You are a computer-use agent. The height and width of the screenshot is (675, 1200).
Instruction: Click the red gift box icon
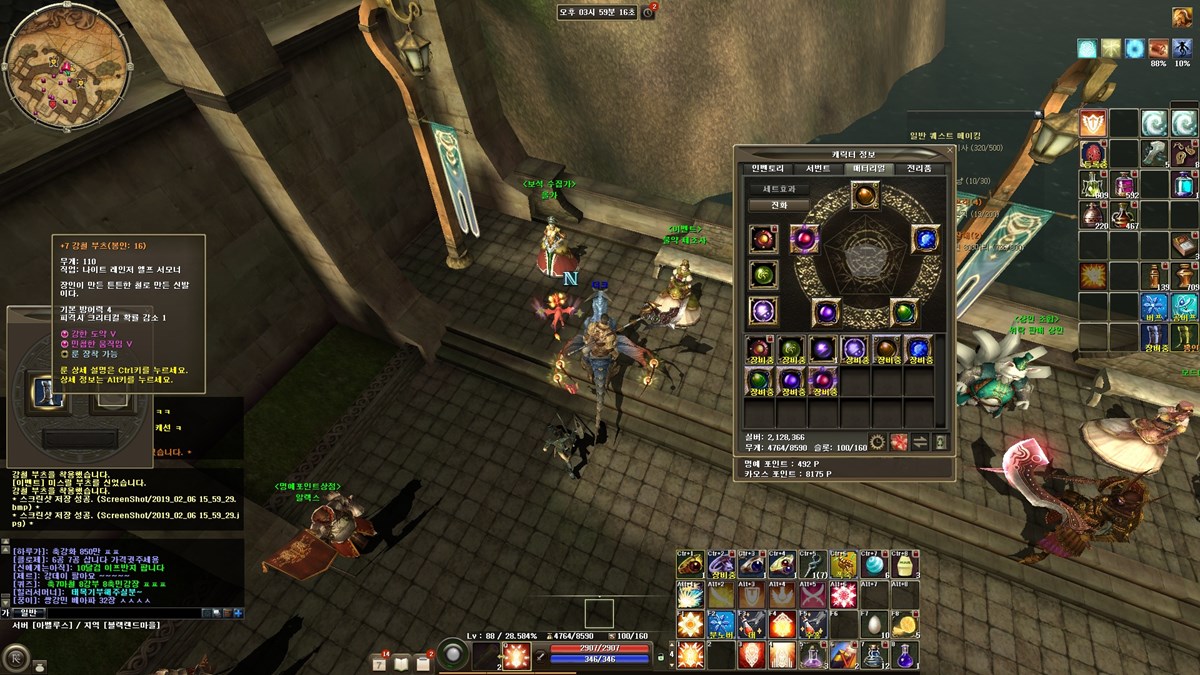pos(900,442)
